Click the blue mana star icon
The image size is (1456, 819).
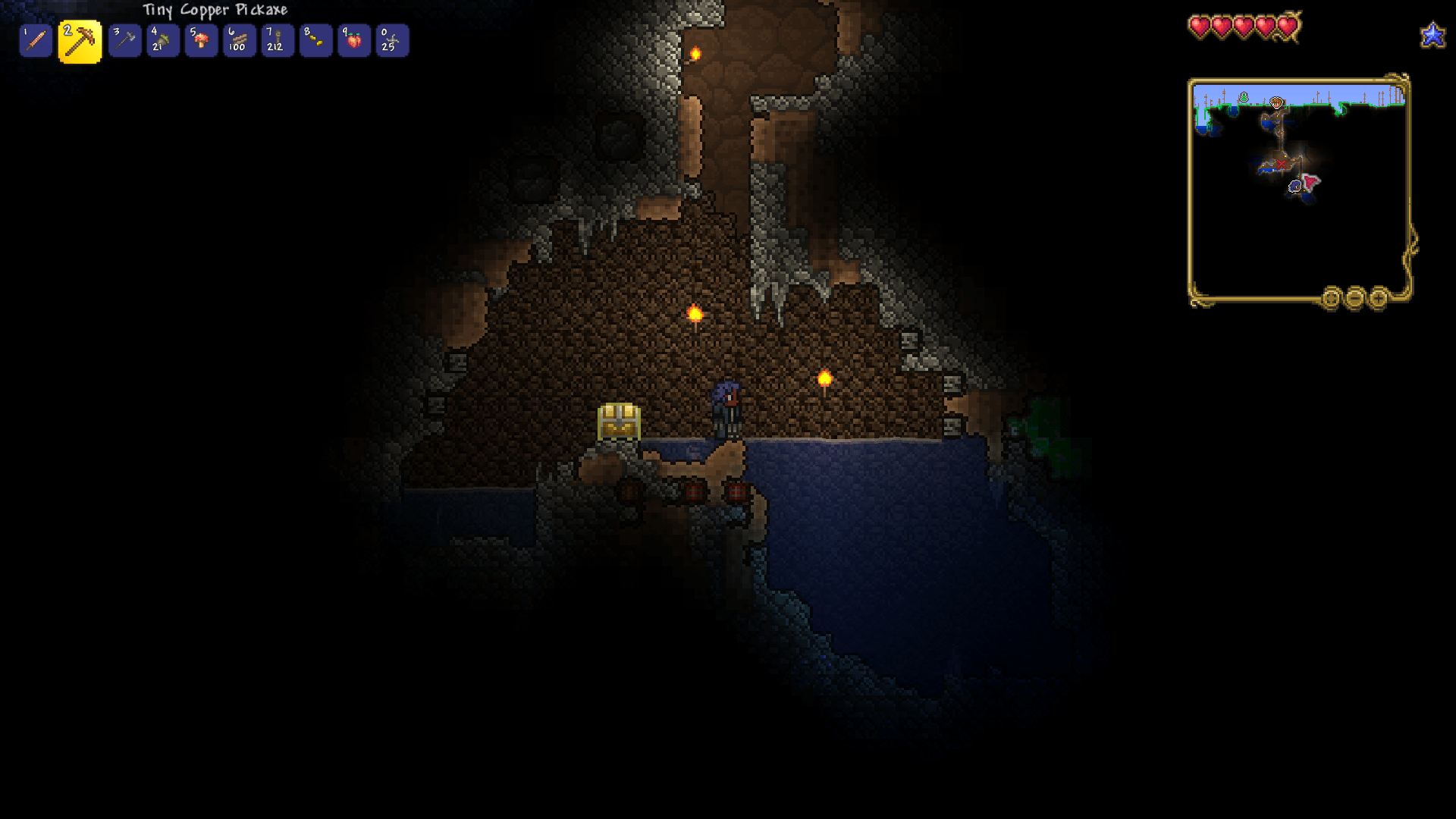[x=1432, y=33]
